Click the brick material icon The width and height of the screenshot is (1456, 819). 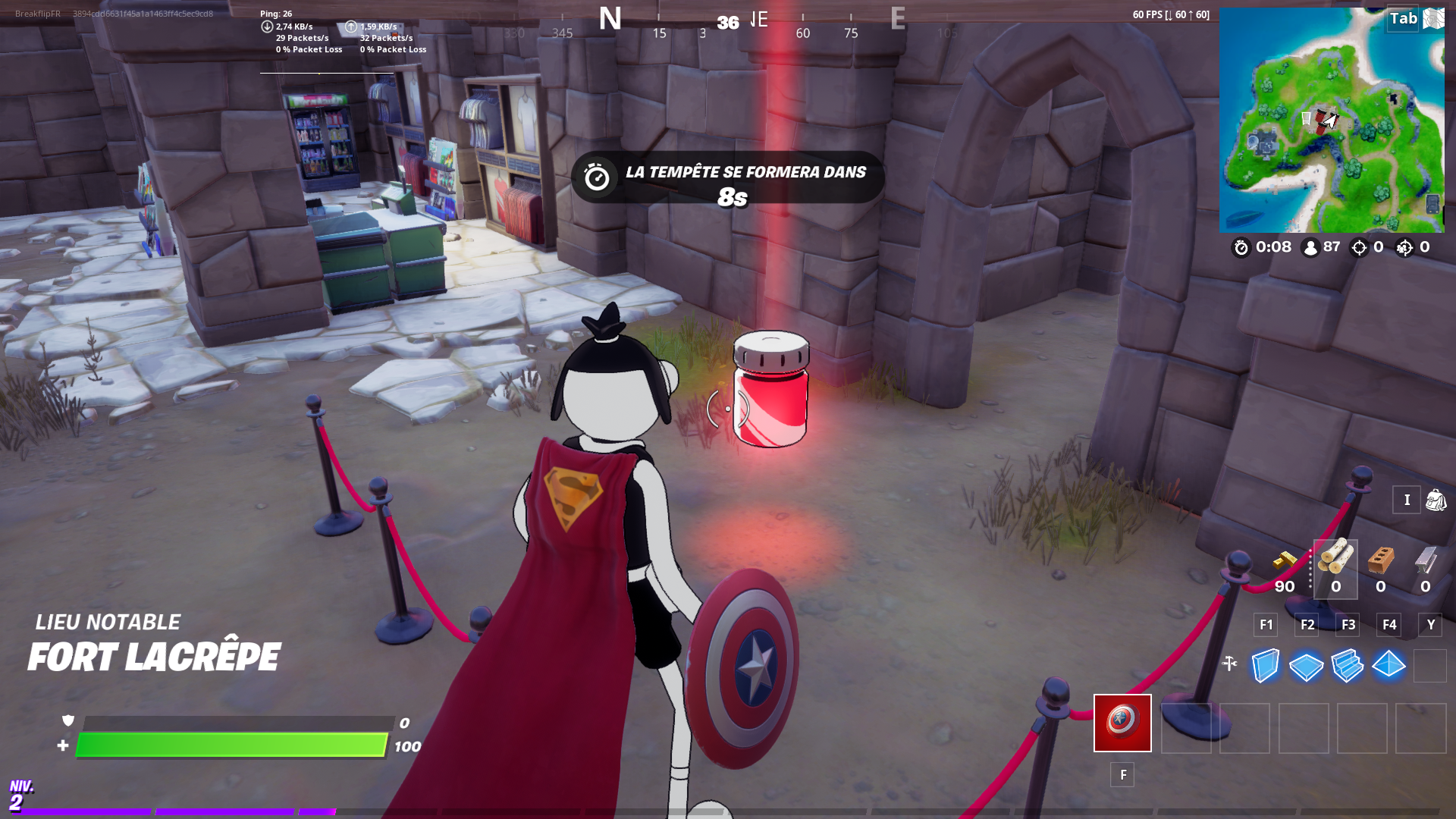click(x=1380, y=561)
